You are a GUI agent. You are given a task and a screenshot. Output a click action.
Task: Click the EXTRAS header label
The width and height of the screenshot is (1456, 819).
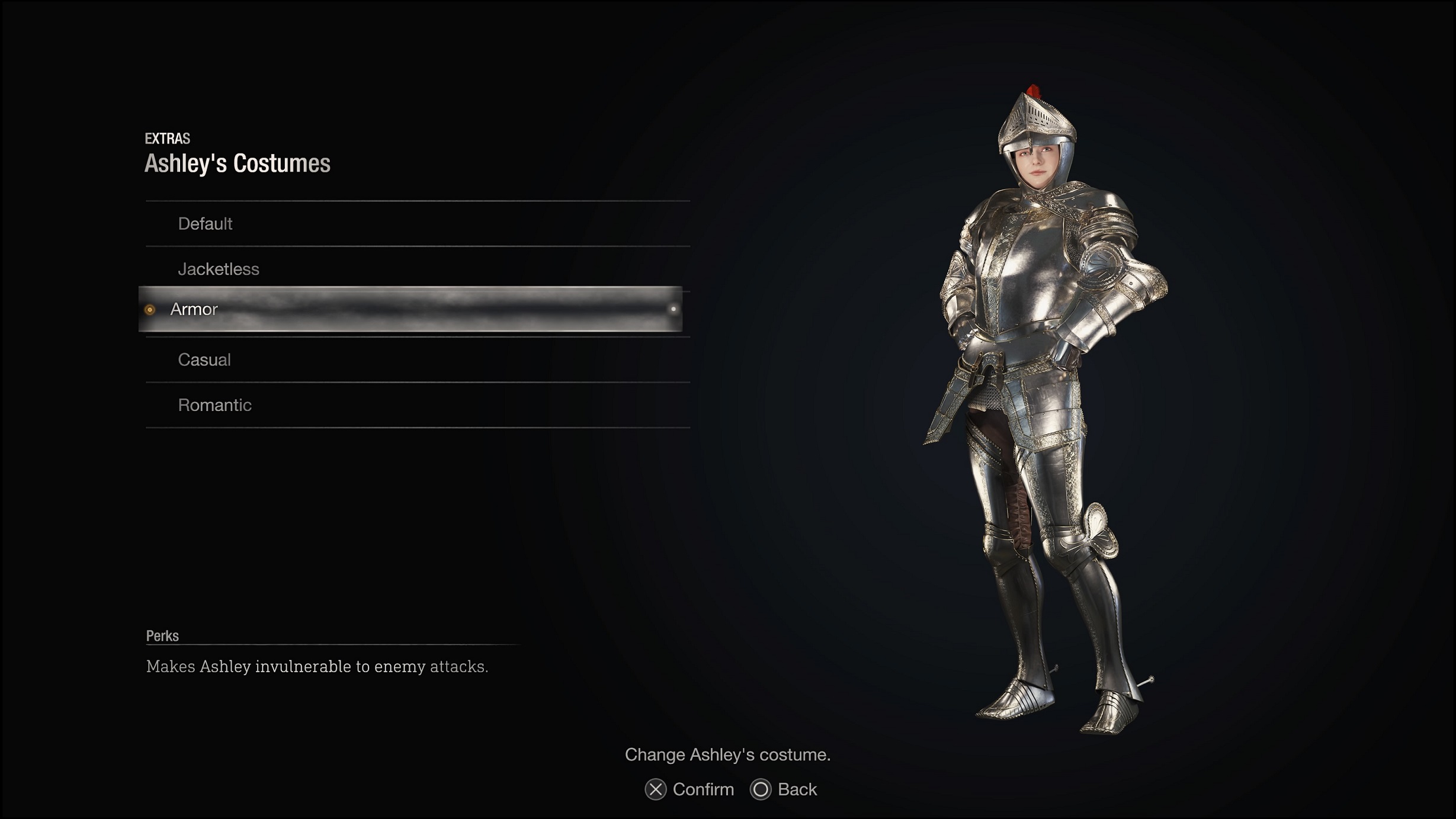click(167, 140)
